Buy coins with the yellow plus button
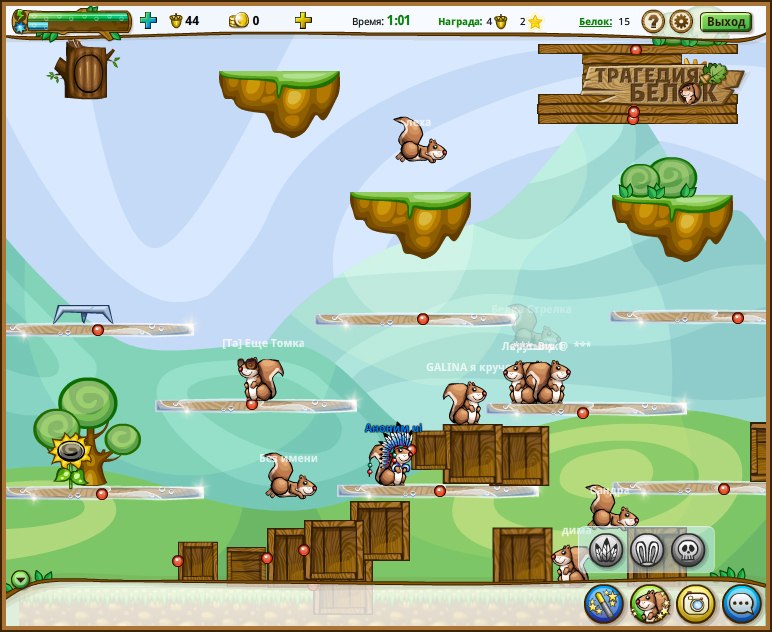Screen dimensions: 772x632 (x=303, y=20)
